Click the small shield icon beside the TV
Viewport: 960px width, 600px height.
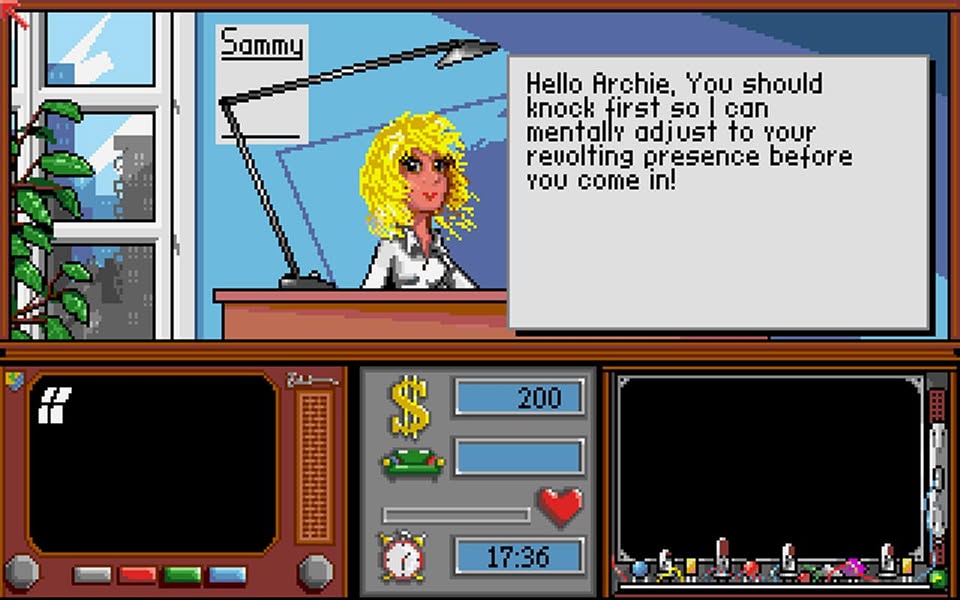[x=14, y=381]
